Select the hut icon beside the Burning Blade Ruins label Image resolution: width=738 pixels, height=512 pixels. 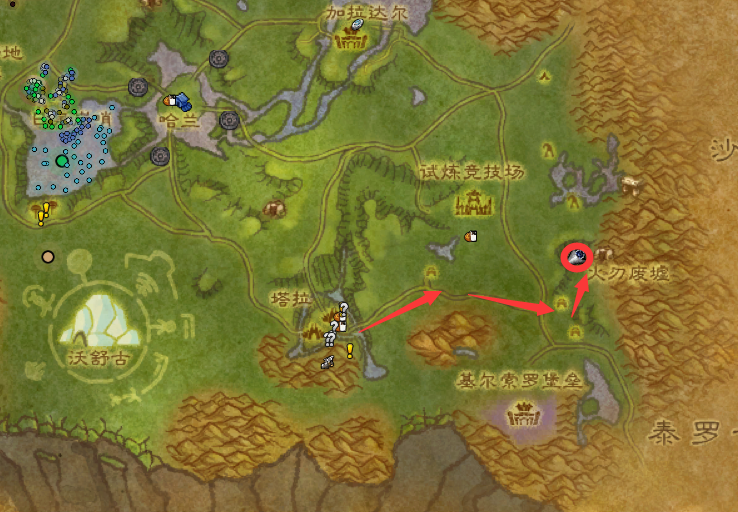604,256
